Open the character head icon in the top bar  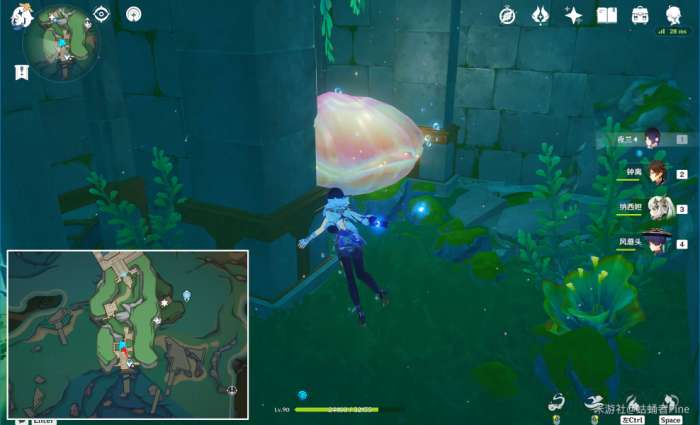click(673, 13)
